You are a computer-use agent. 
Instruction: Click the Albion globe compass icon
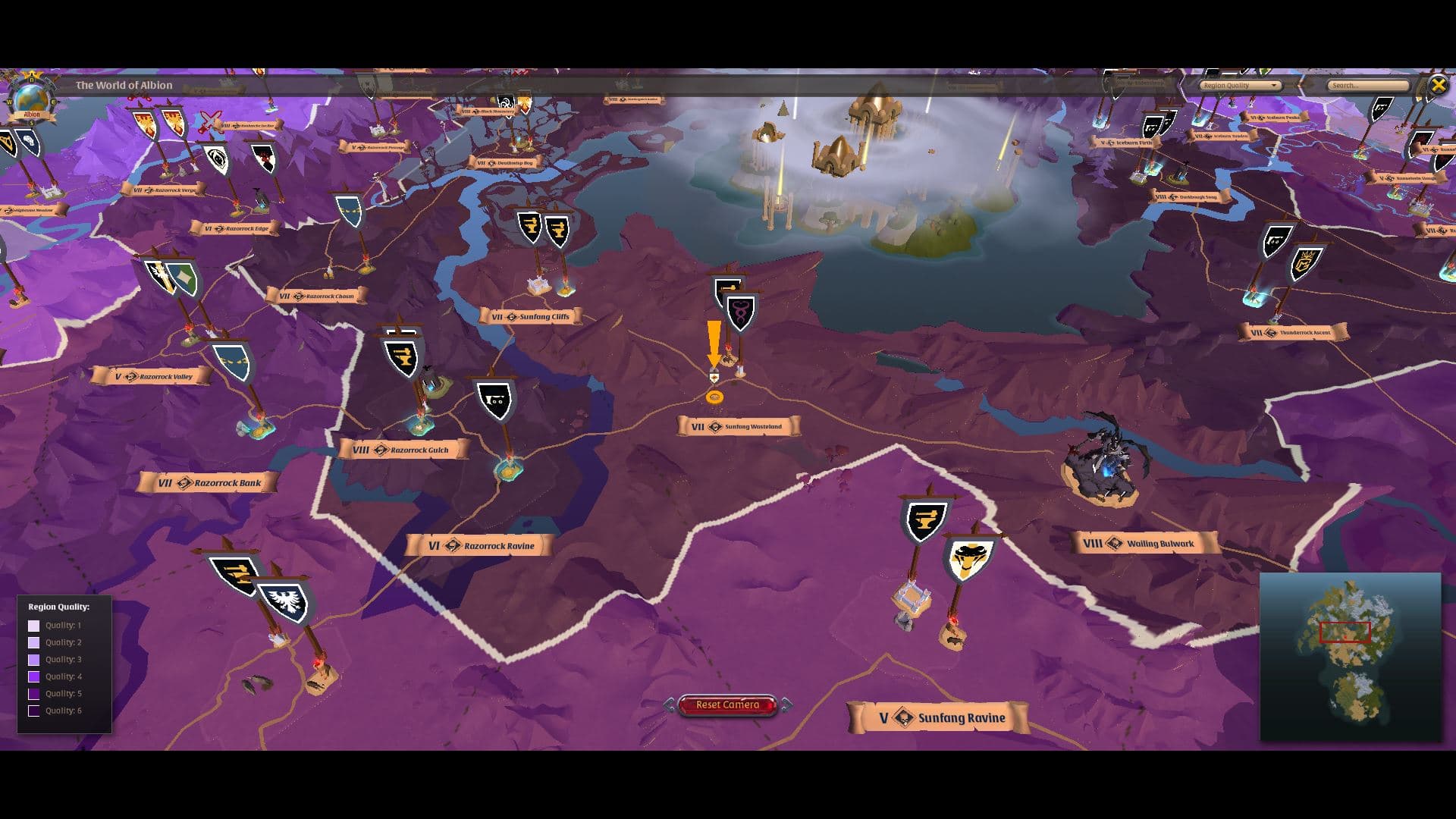[31, 99]
